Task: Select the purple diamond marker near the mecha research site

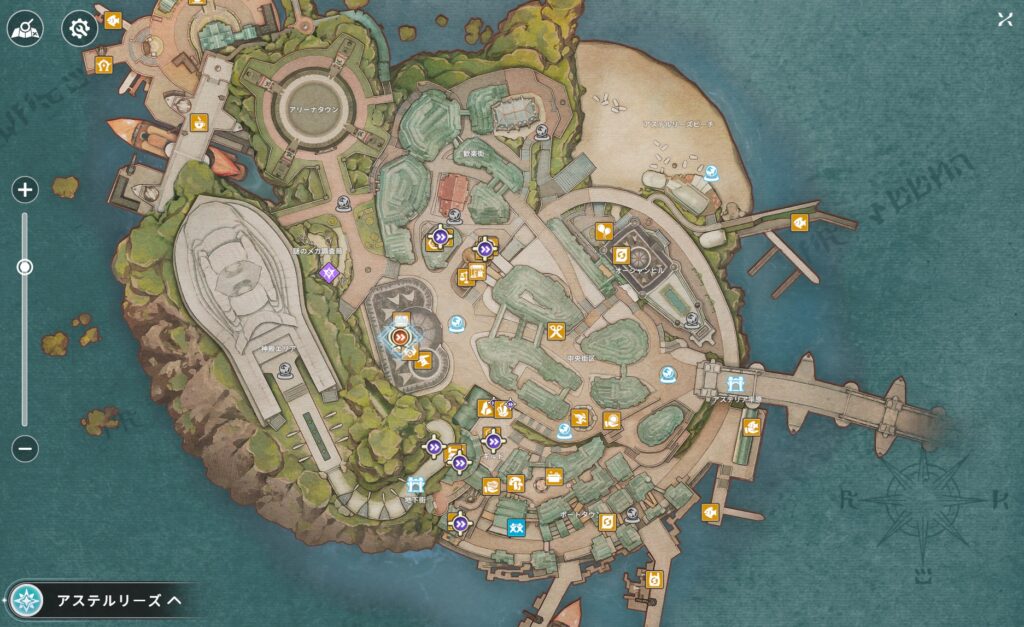Action: 329,270
